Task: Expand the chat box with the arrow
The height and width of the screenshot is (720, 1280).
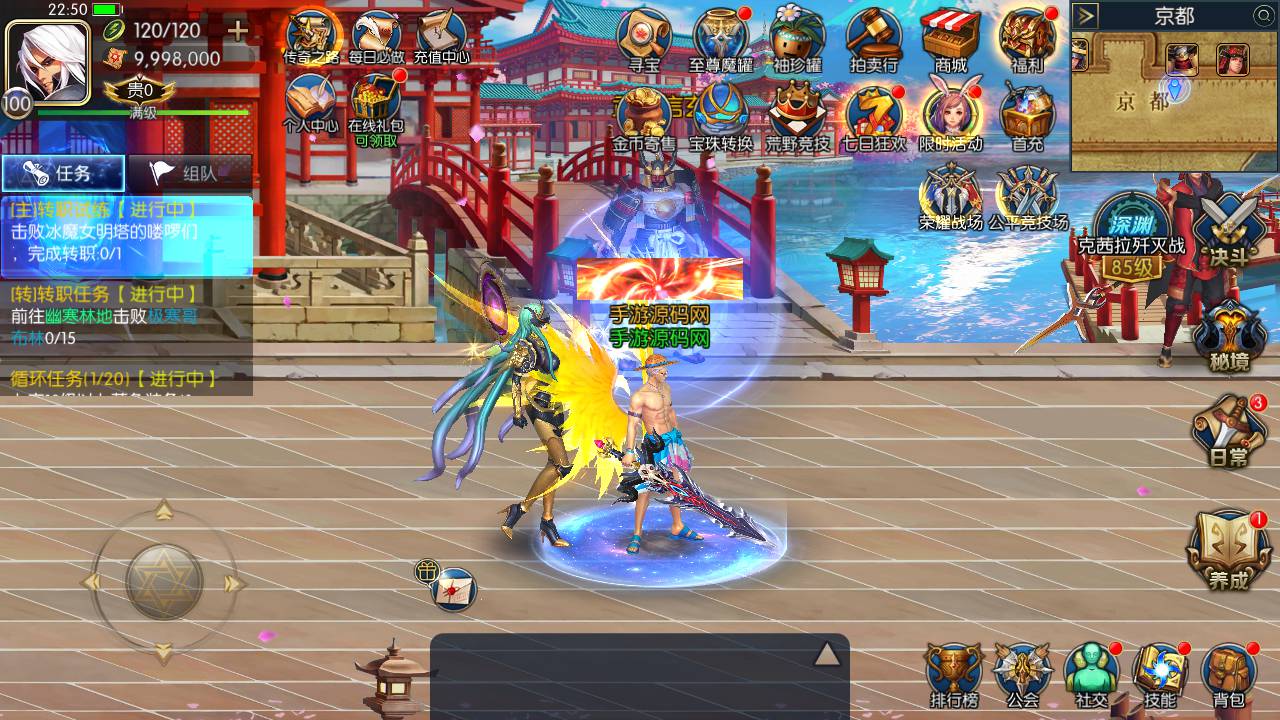Action: [x=826, y=654]
